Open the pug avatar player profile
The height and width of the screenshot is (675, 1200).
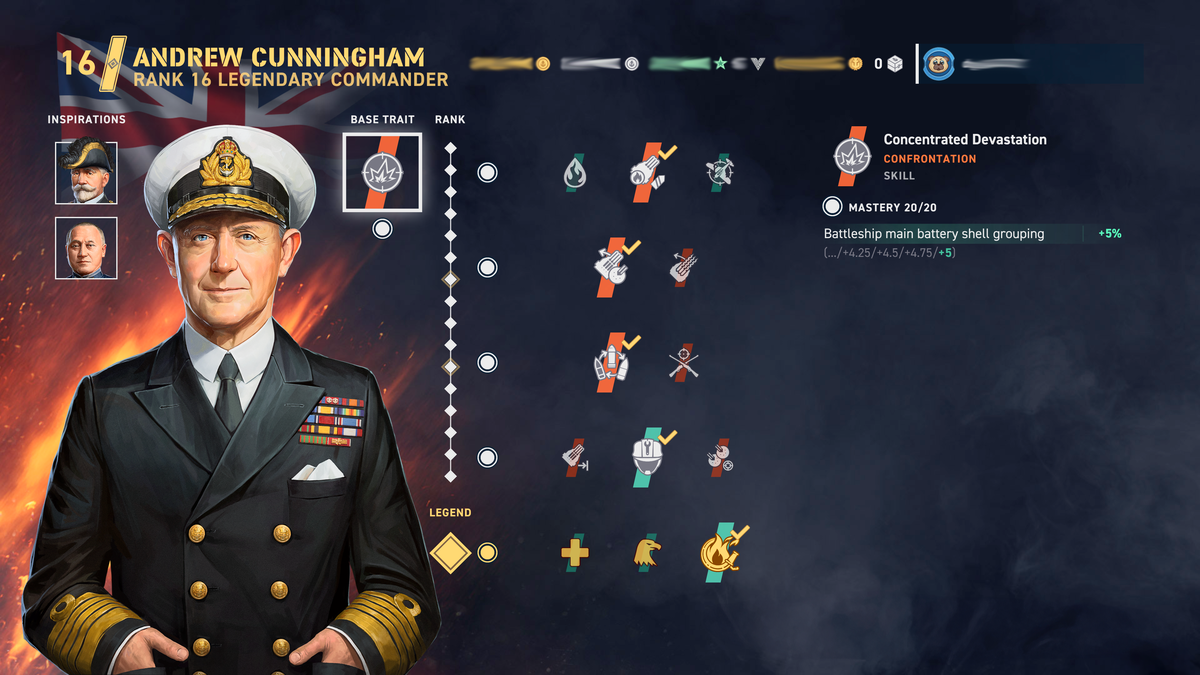[938, 64]
